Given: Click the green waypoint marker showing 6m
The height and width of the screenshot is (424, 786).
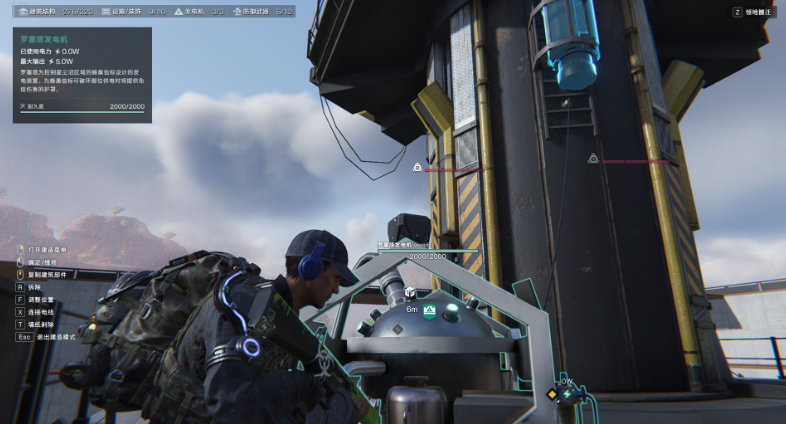Looking at the screenshot, I should pyautogui.click(x=429, y=312).
